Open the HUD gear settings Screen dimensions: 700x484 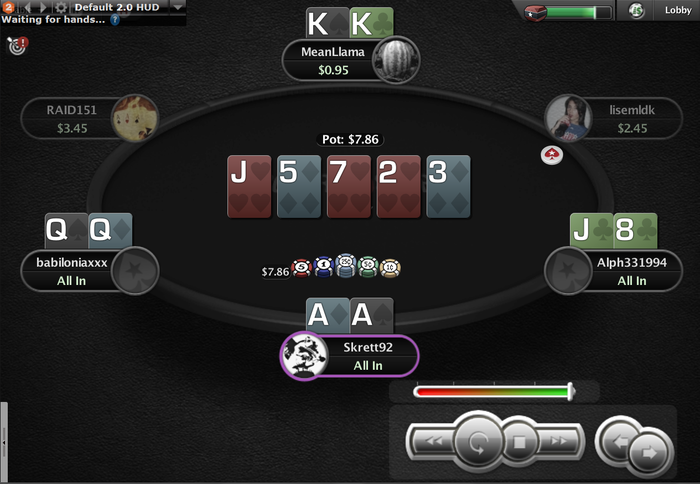61,7
